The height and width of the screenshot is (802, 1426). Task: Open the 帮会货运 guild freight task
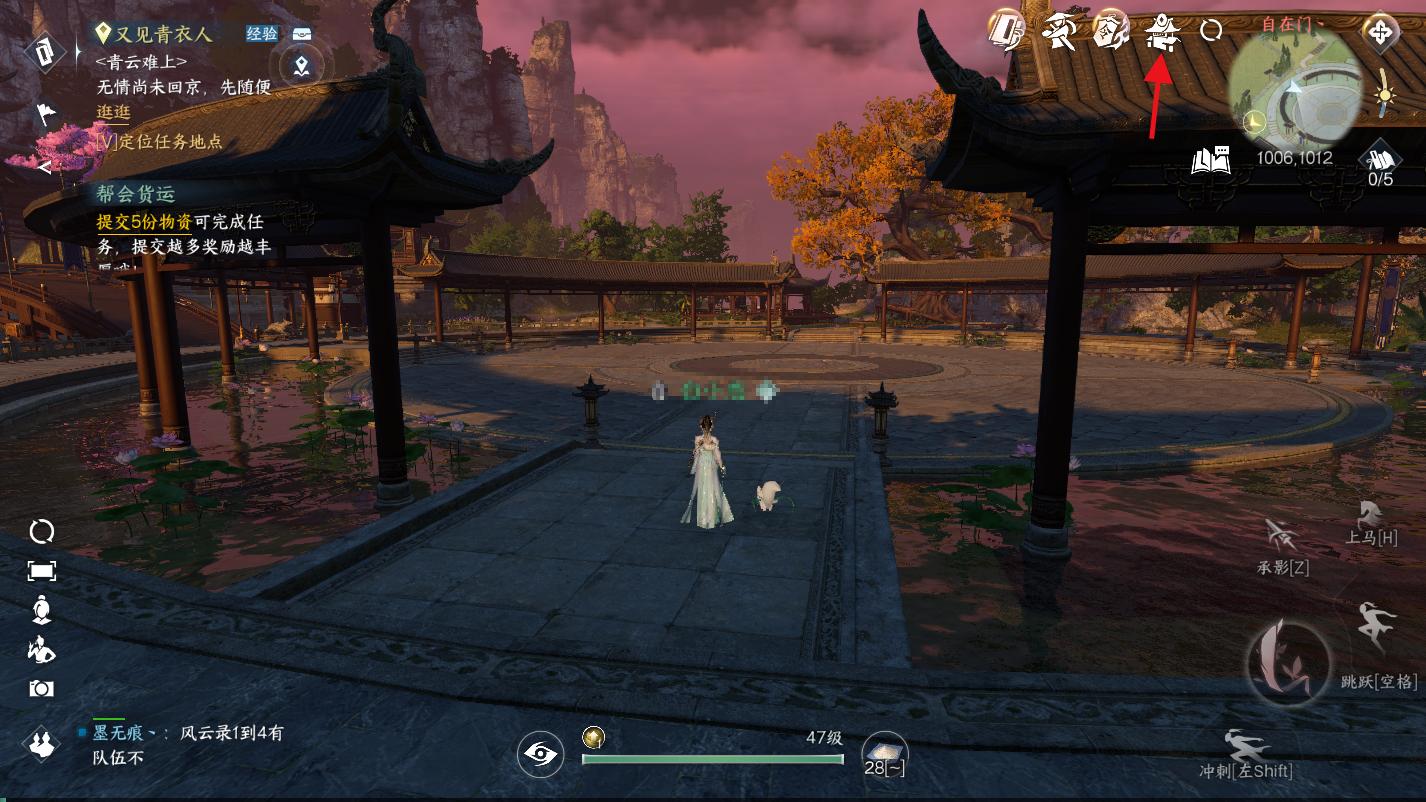pos(136,194)
